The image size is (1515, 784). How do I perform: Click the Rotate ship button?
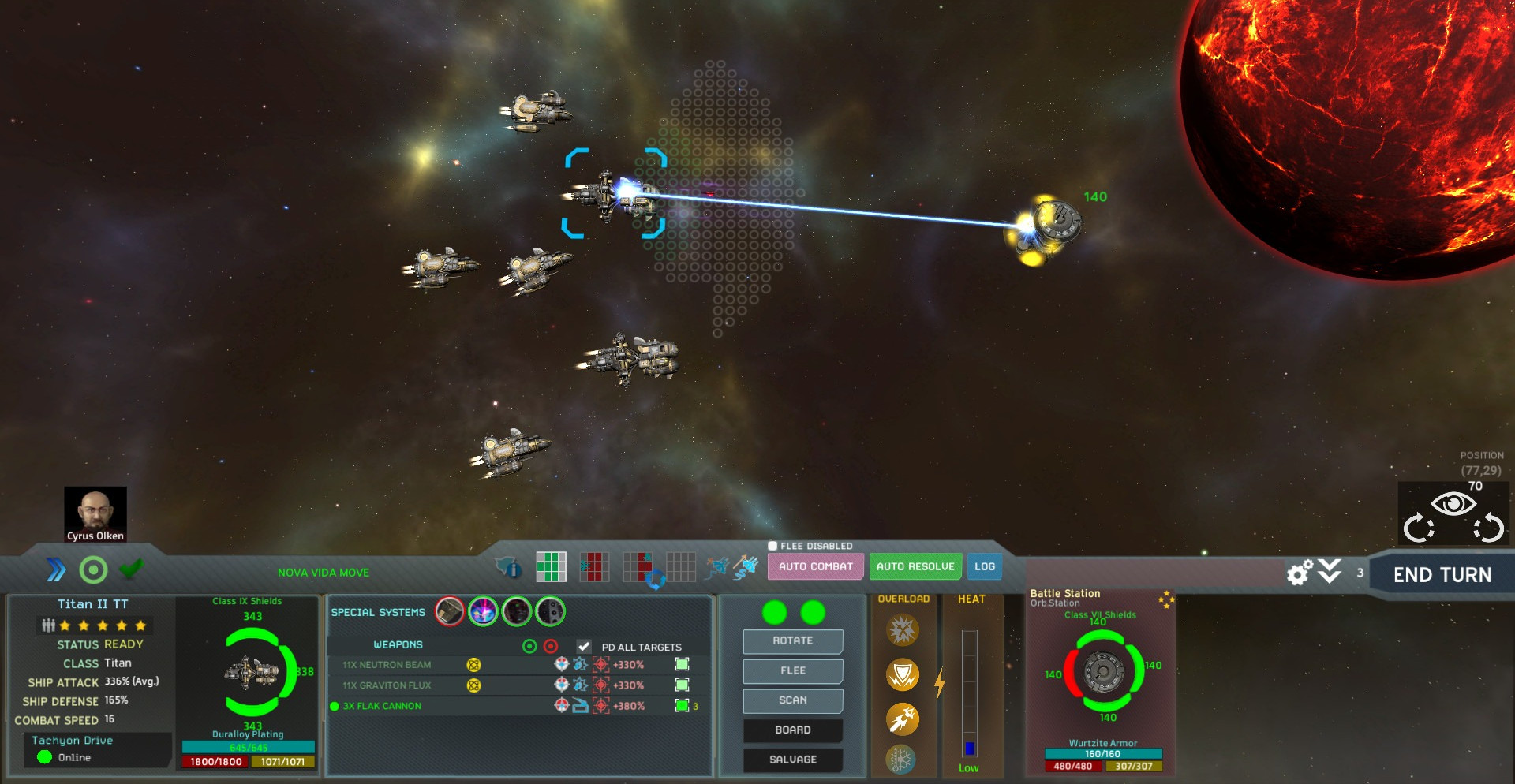pyautogui.click(x=792, y=641)
